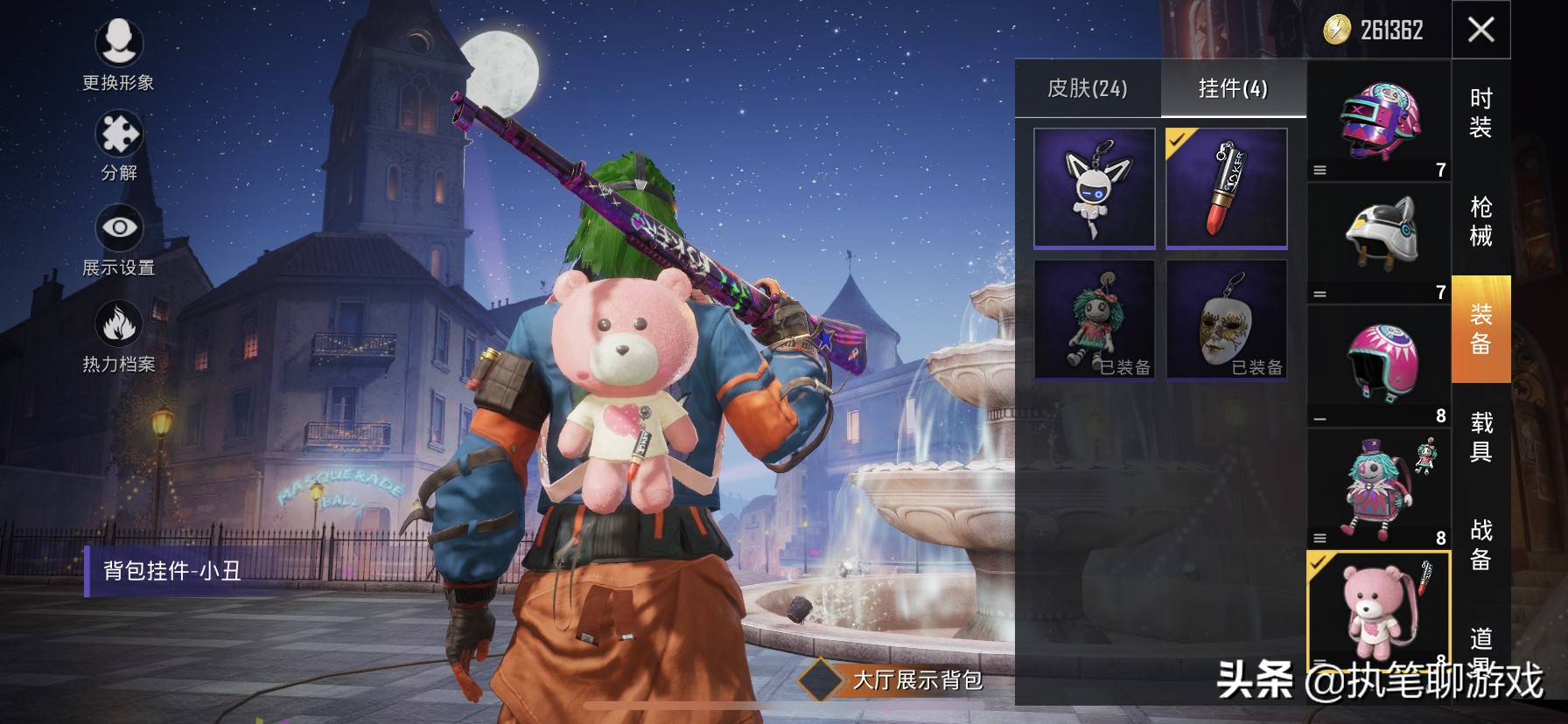Viewport: 1568px width, 724px height.
Task: Close the inventory screen with the X
Action: [x=1480, y=30]
